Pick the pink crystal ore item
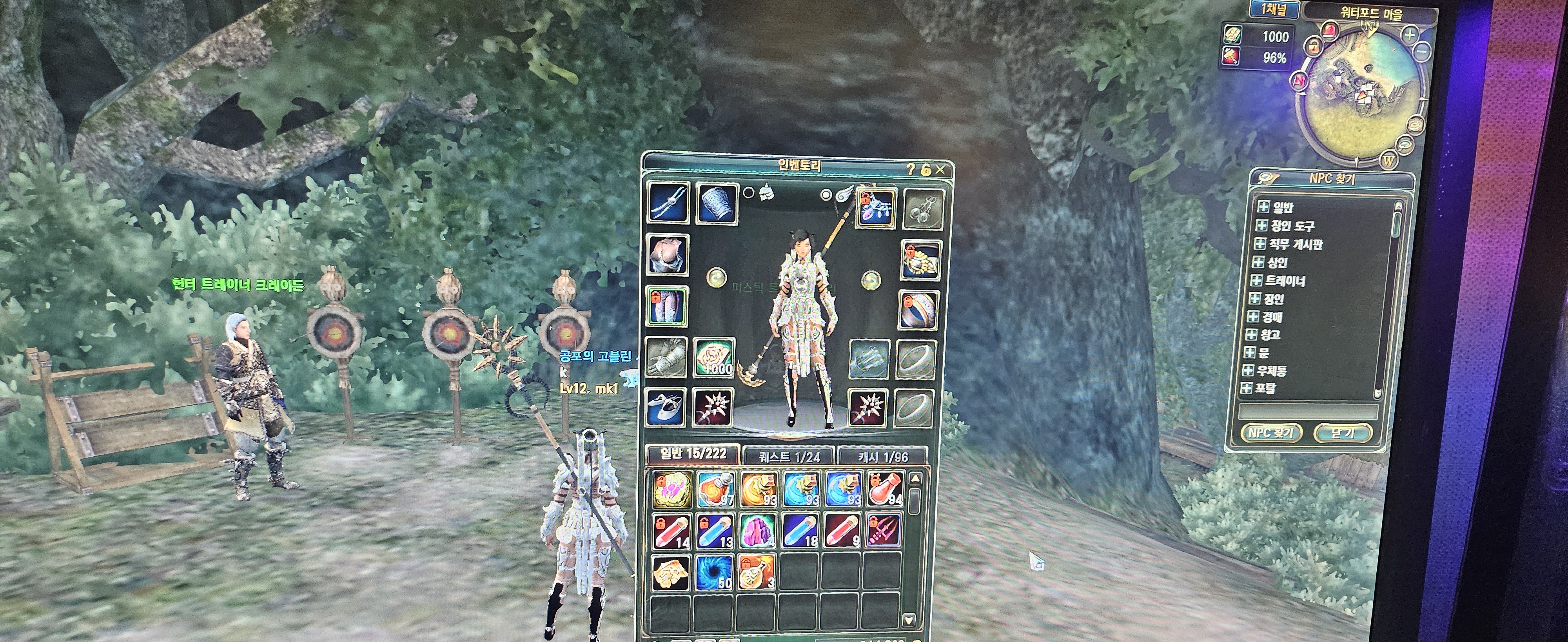The height and width of the screenshot is (642, 1568). pos(757,531)
